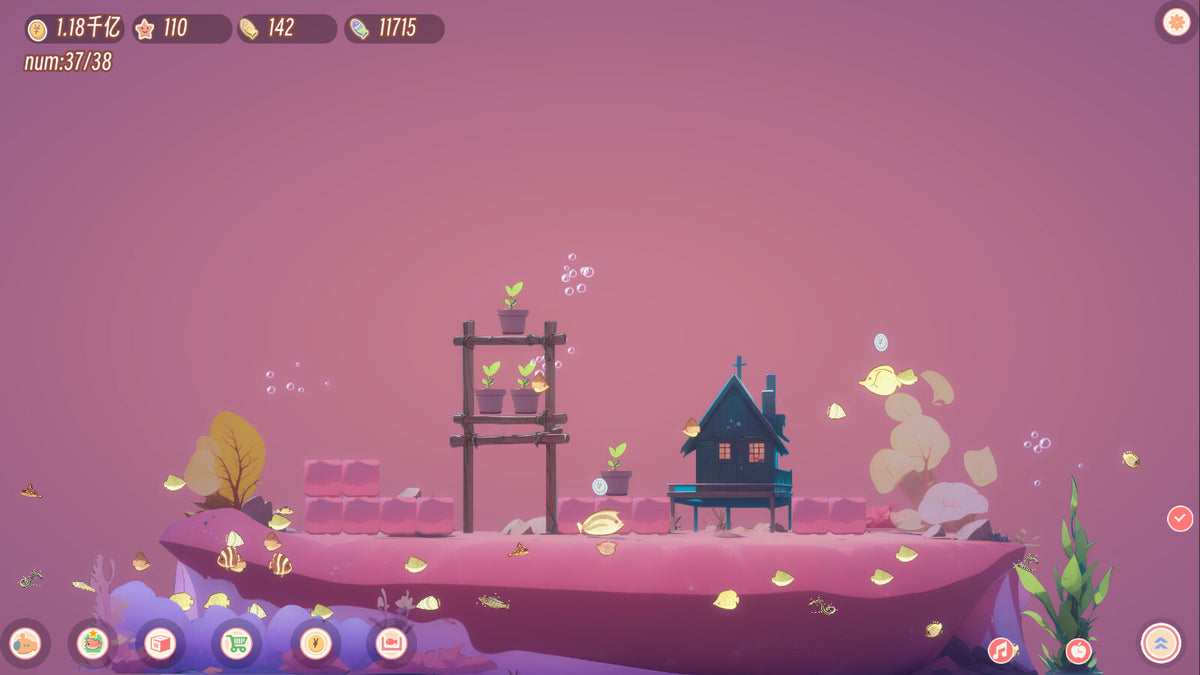Click the red apple feeding button
Screen dimensions: 1200x675
[x=1078, y=651]
